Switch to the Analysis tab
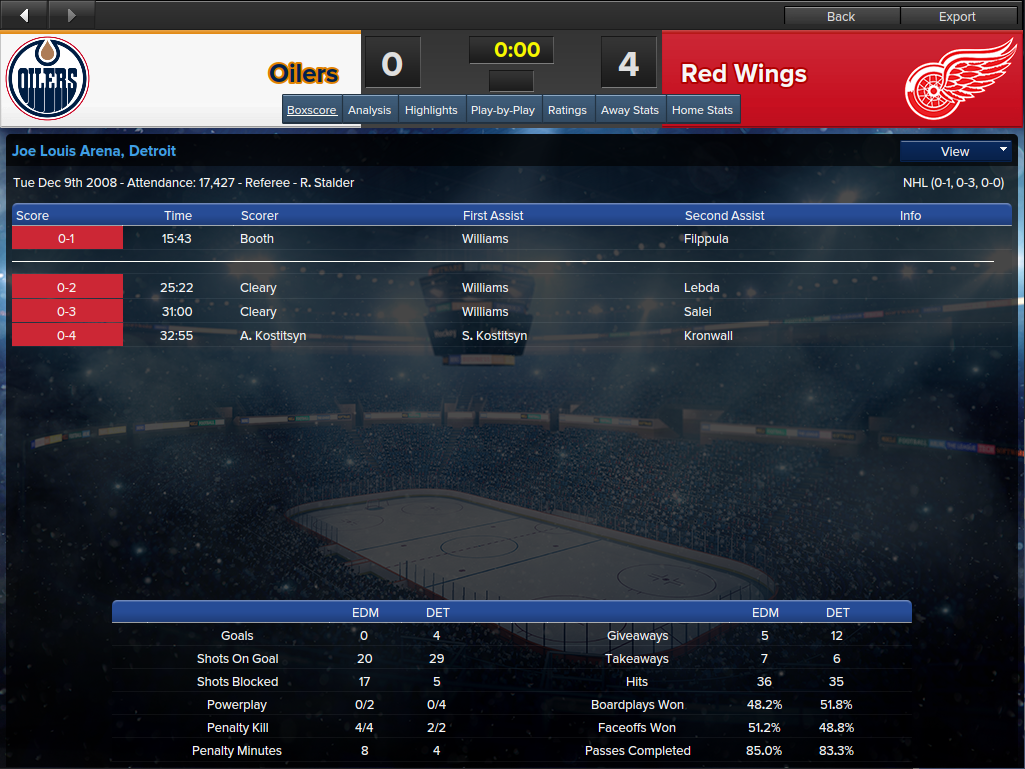The image size is (1025, 769). tap(369, 110)
